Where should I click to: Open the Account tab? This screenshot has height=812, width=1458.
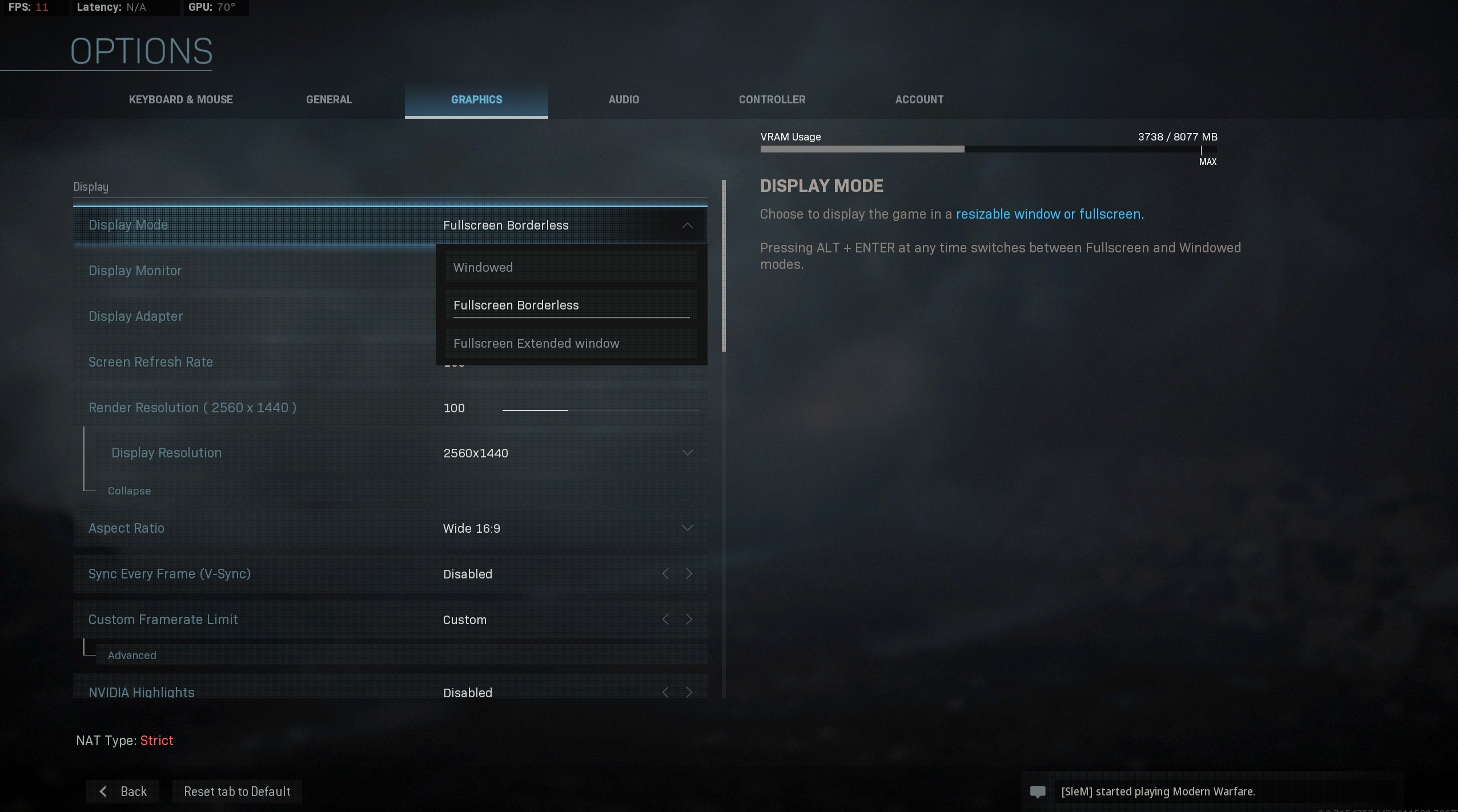(919, 99)
